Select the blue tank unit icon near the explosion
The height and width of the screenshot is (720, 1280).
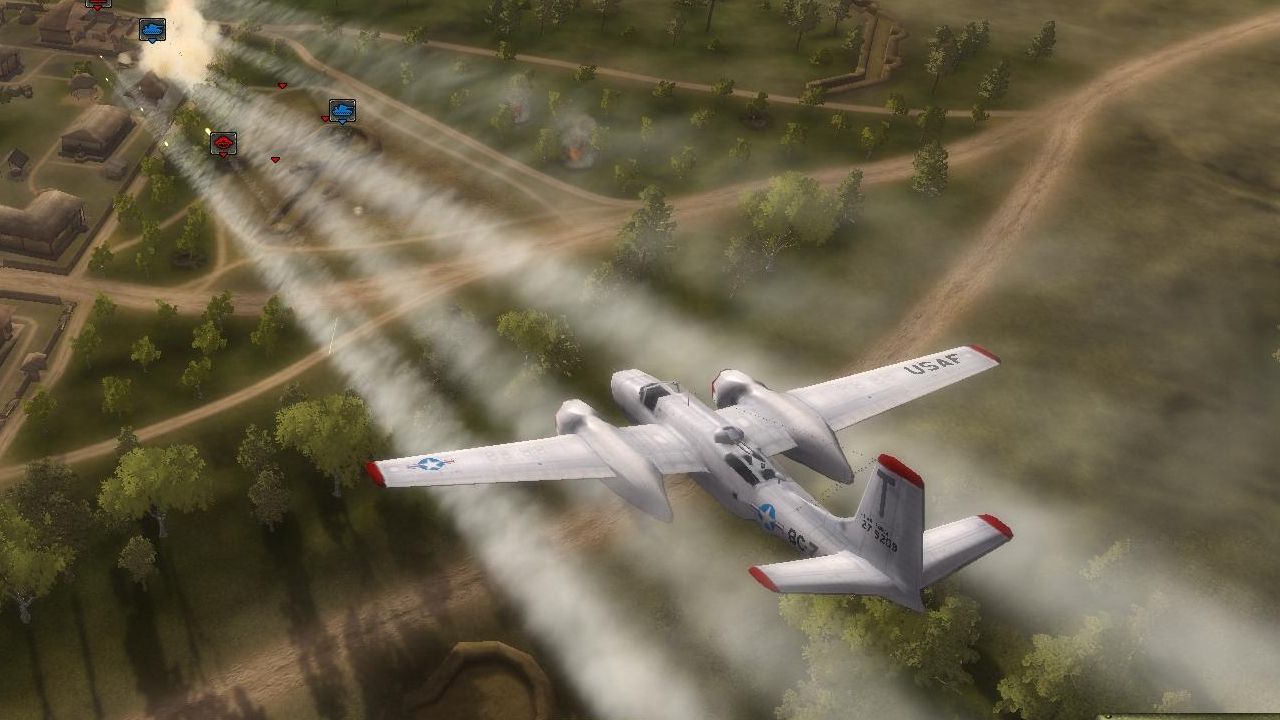tap(151, 29)
